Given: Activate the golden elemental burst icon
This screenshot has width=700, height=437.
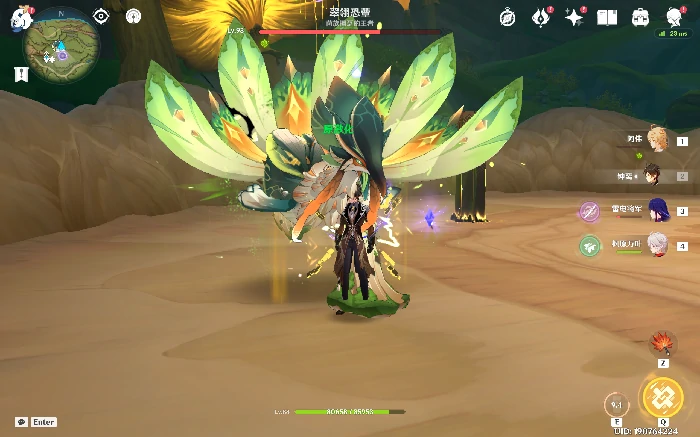Looking at the screenshot, I should tap(661, 397).
